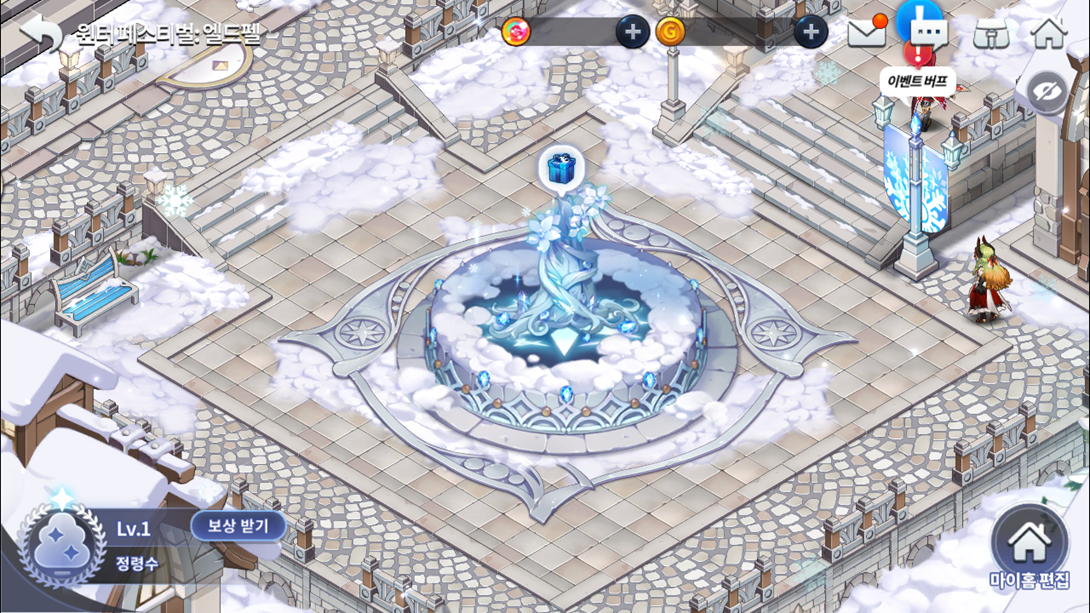1090x613 pixels.
Task: Open the inventory bag icon
Action: tap(990, 34)
